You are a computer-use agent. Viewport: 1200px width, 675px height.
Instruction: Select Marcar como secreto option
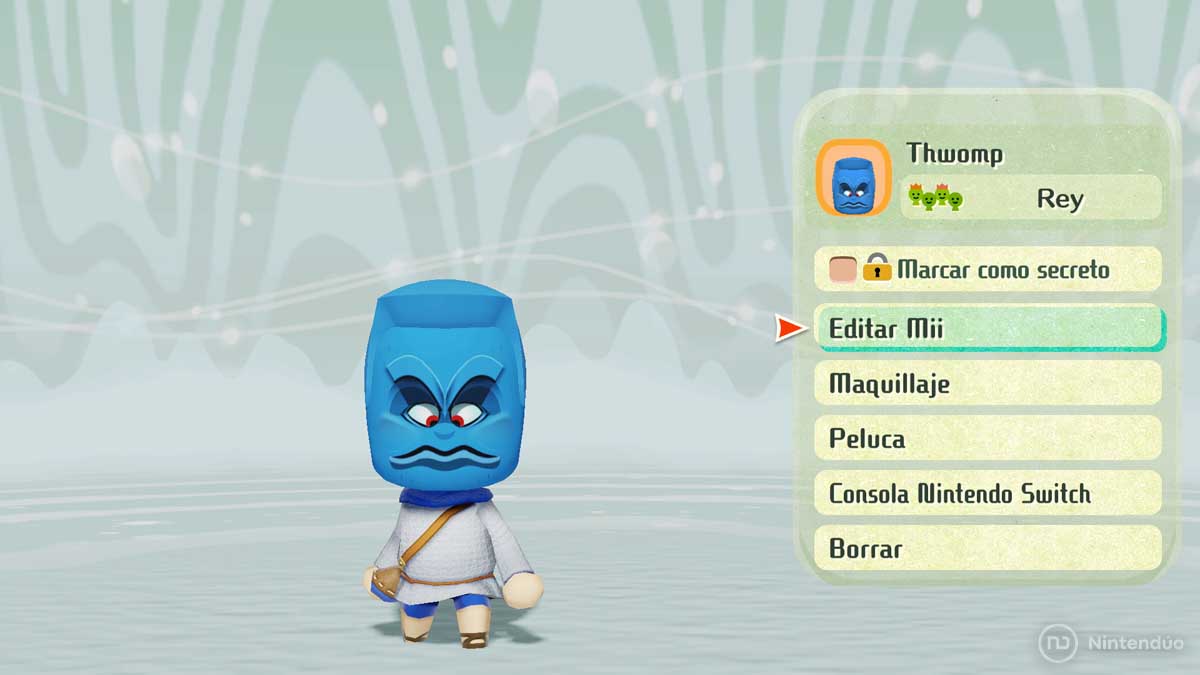988,269
